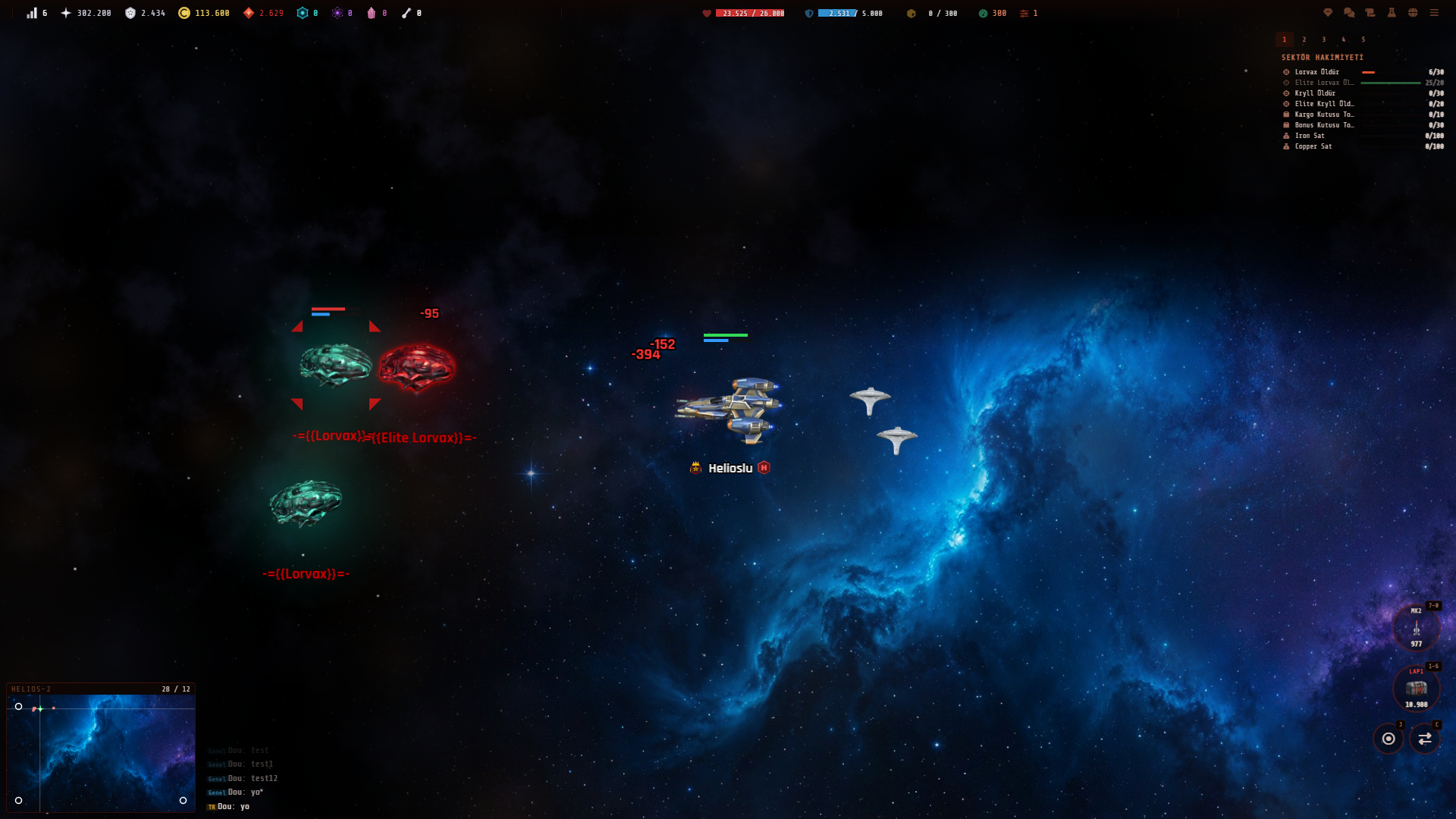This screenshot has height=819, width=1456.
Task: Toggle the Lorvax Öldür quest entry
Action: [1317, 71]
